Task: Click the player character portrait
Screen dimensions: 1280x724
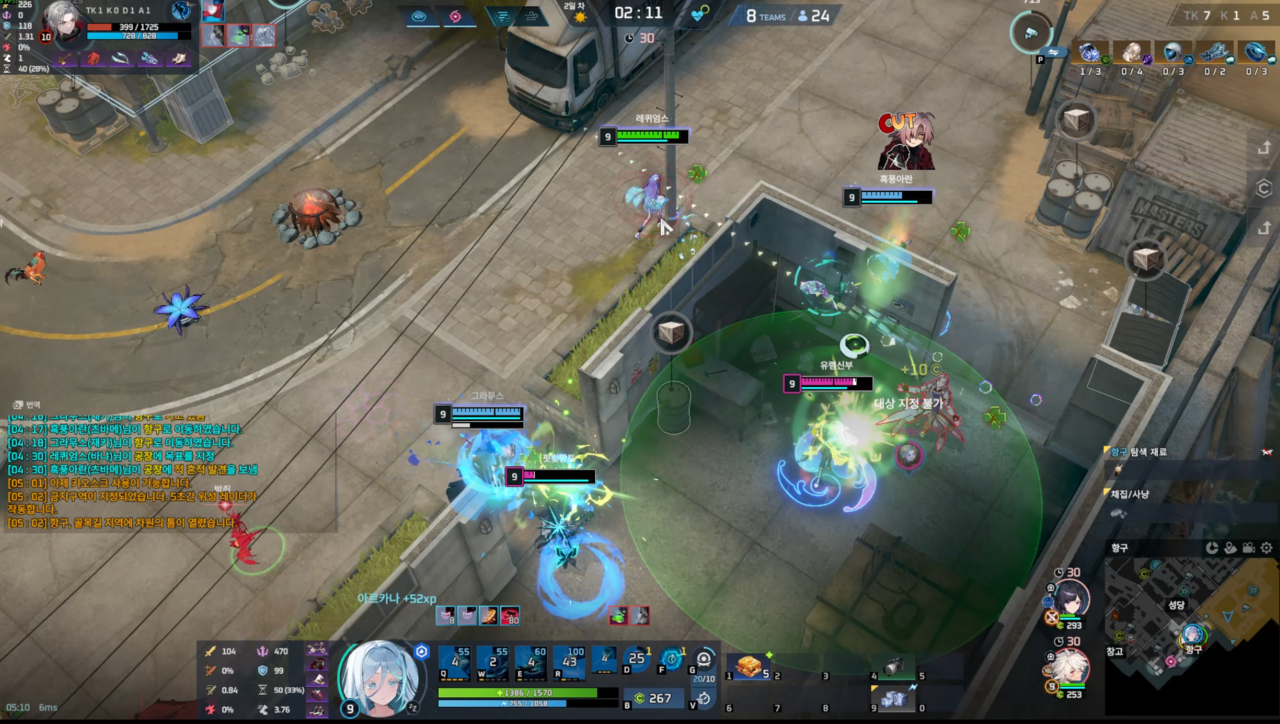Action: pos(381,678)
